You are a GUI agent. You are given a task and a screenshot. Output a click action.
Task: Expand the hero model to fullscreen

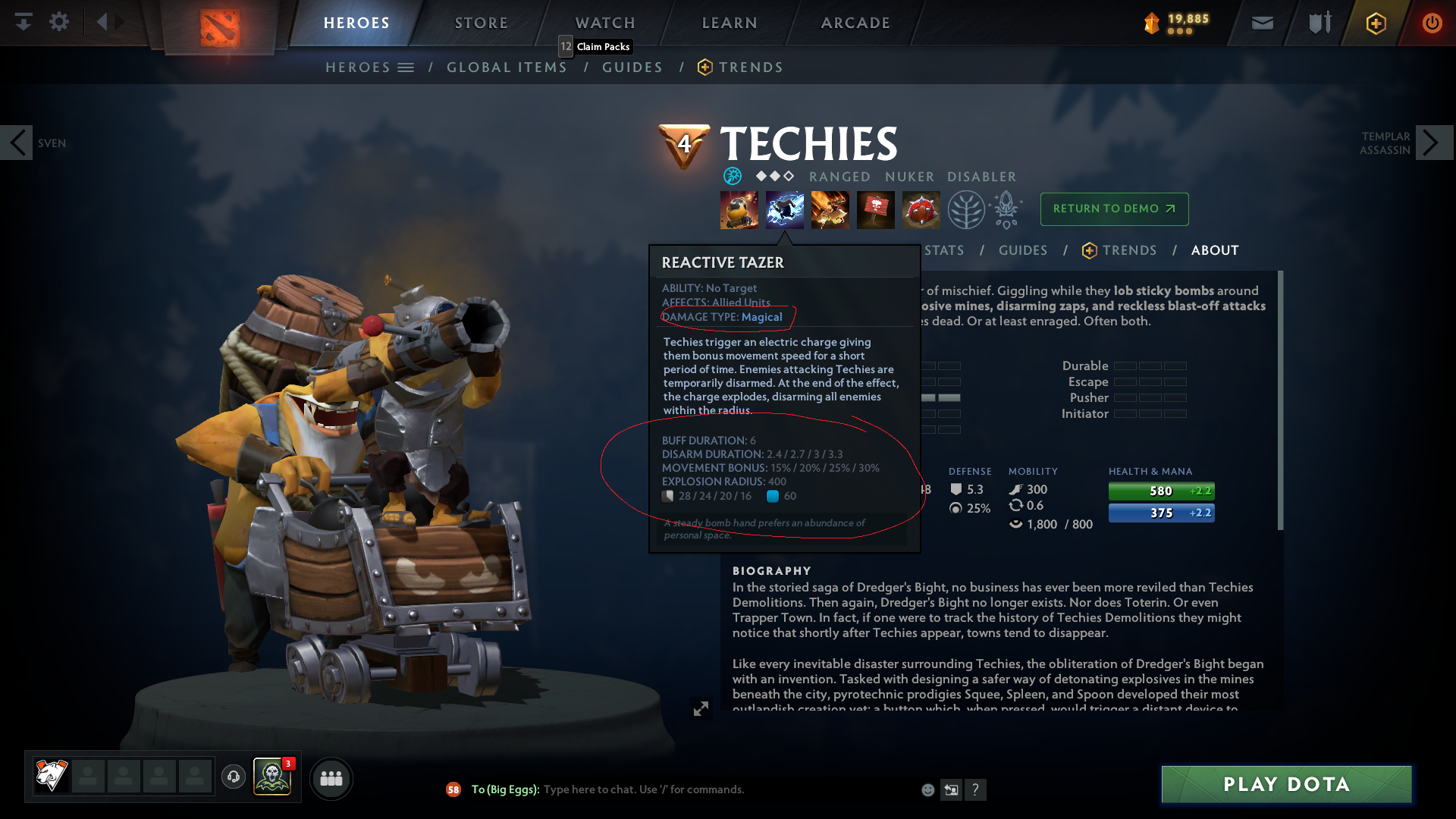click(x=701, y=710)
